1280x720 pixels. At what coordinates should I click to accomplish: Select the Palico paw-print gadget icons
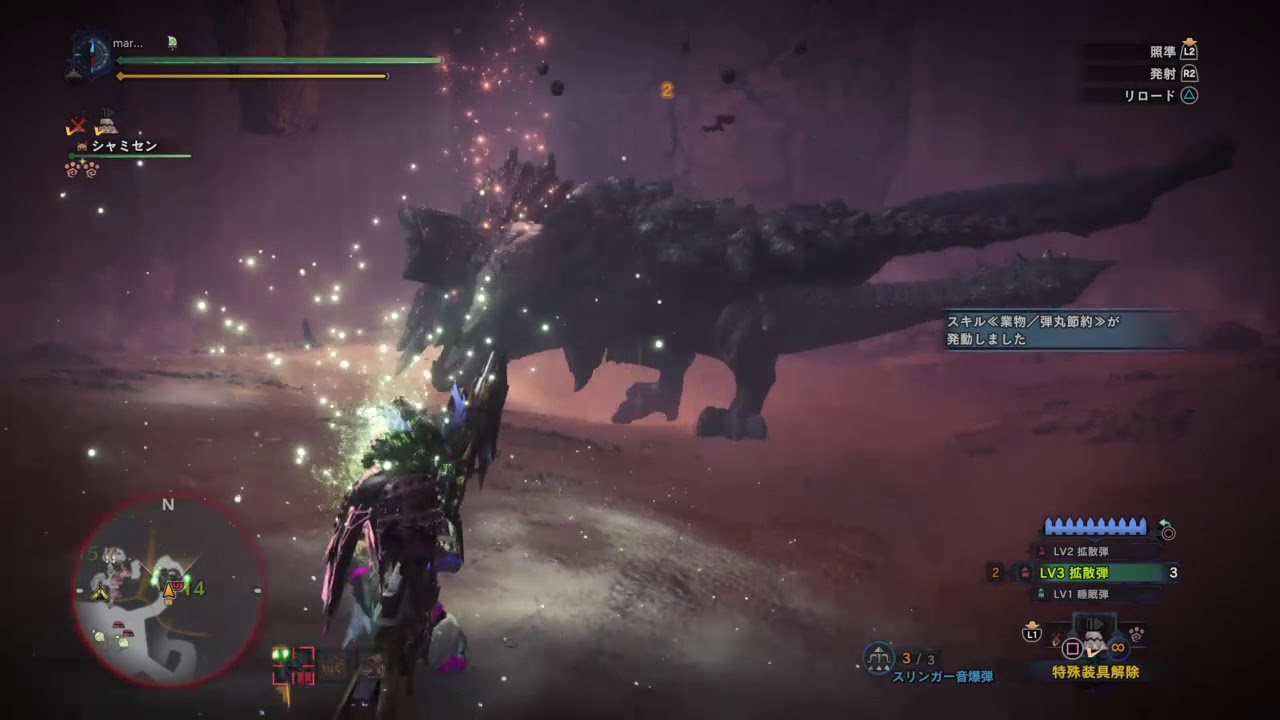82,169
